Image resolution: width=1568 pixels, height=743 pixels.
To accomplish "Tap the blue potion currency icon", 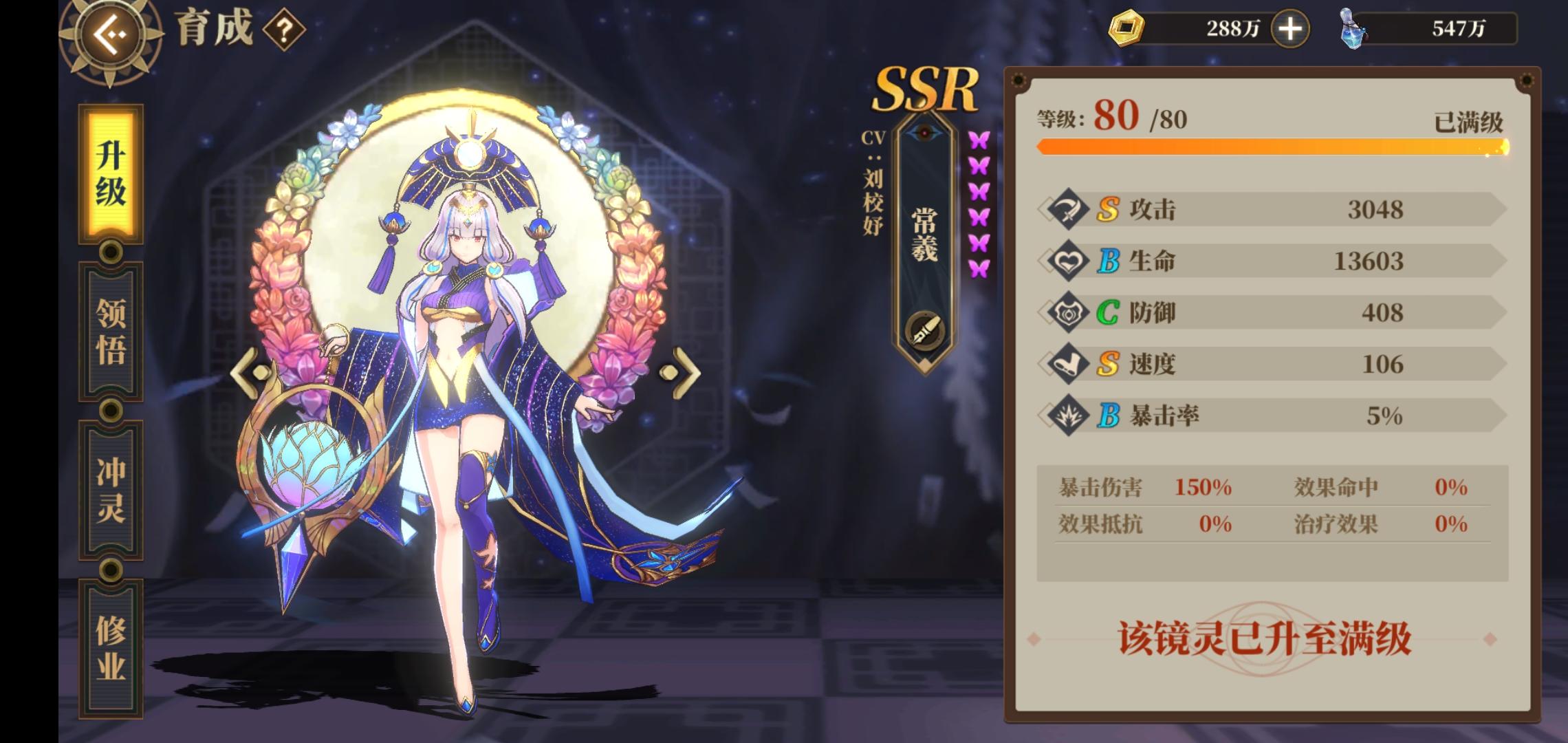I will point(1353,28).
